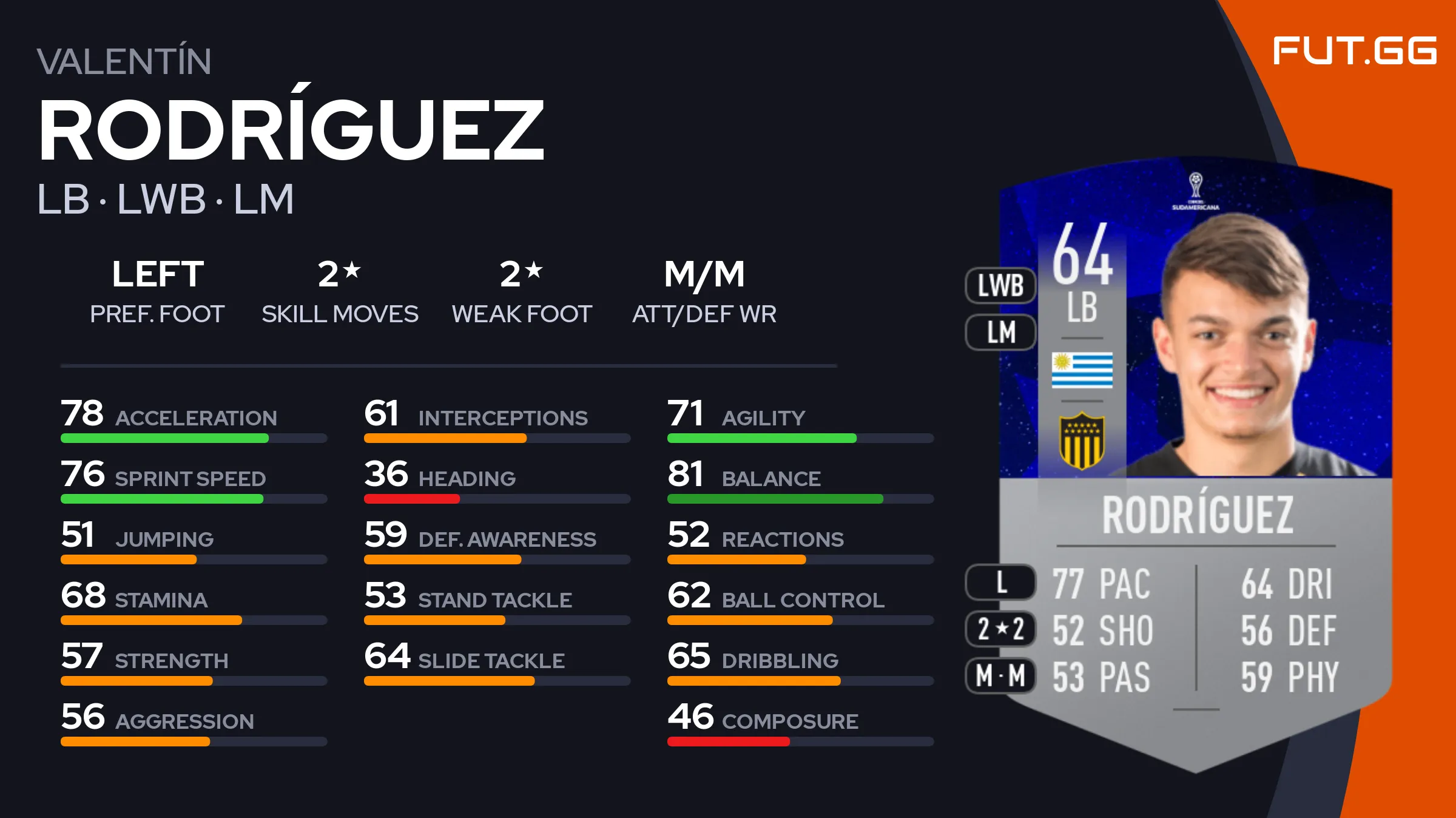Screen dimensions: 1456x818
Task: Click the M·M work rate badge
Action: pos(1000,675)
